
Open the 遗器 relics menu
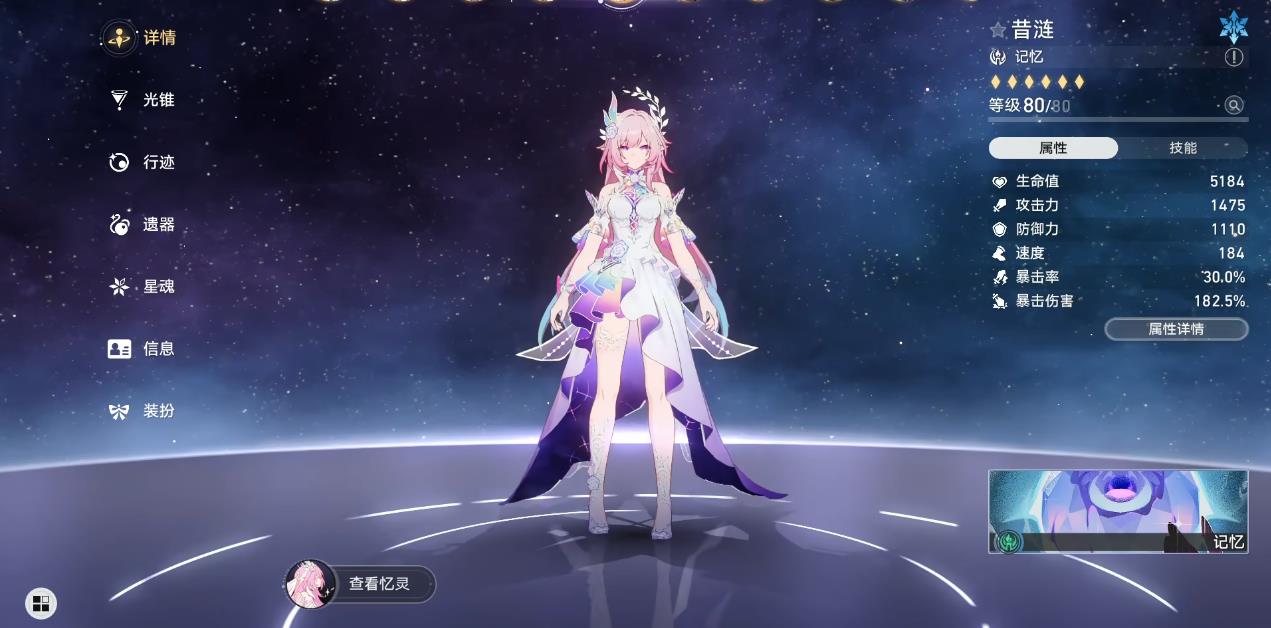click(141, 225)
